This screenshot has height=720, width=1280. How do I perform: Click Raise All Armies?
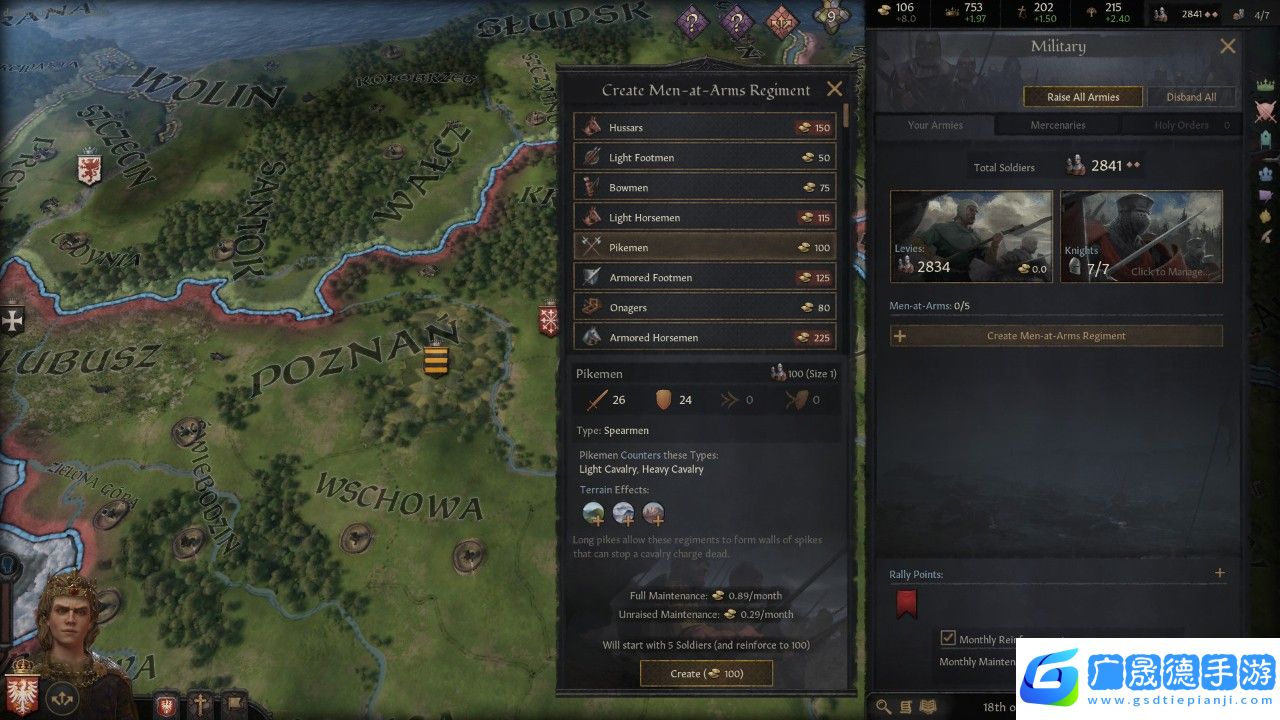(1083, 97)
